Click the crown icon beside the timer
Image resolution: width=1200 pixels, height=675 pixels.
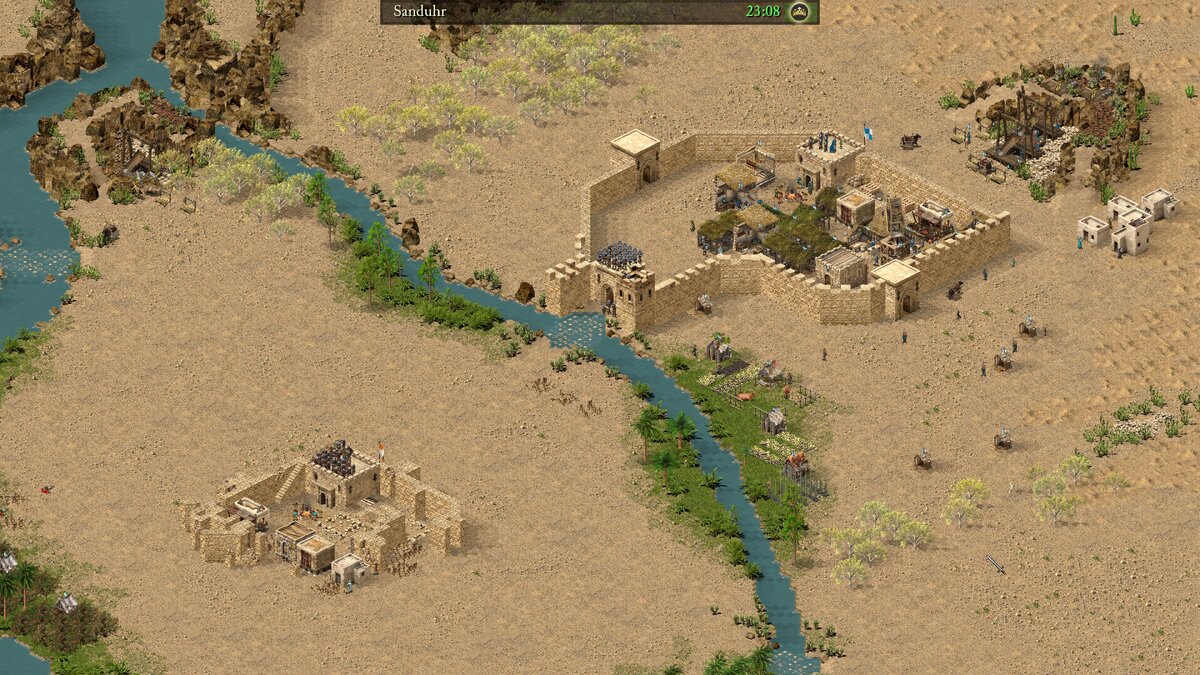799,12
